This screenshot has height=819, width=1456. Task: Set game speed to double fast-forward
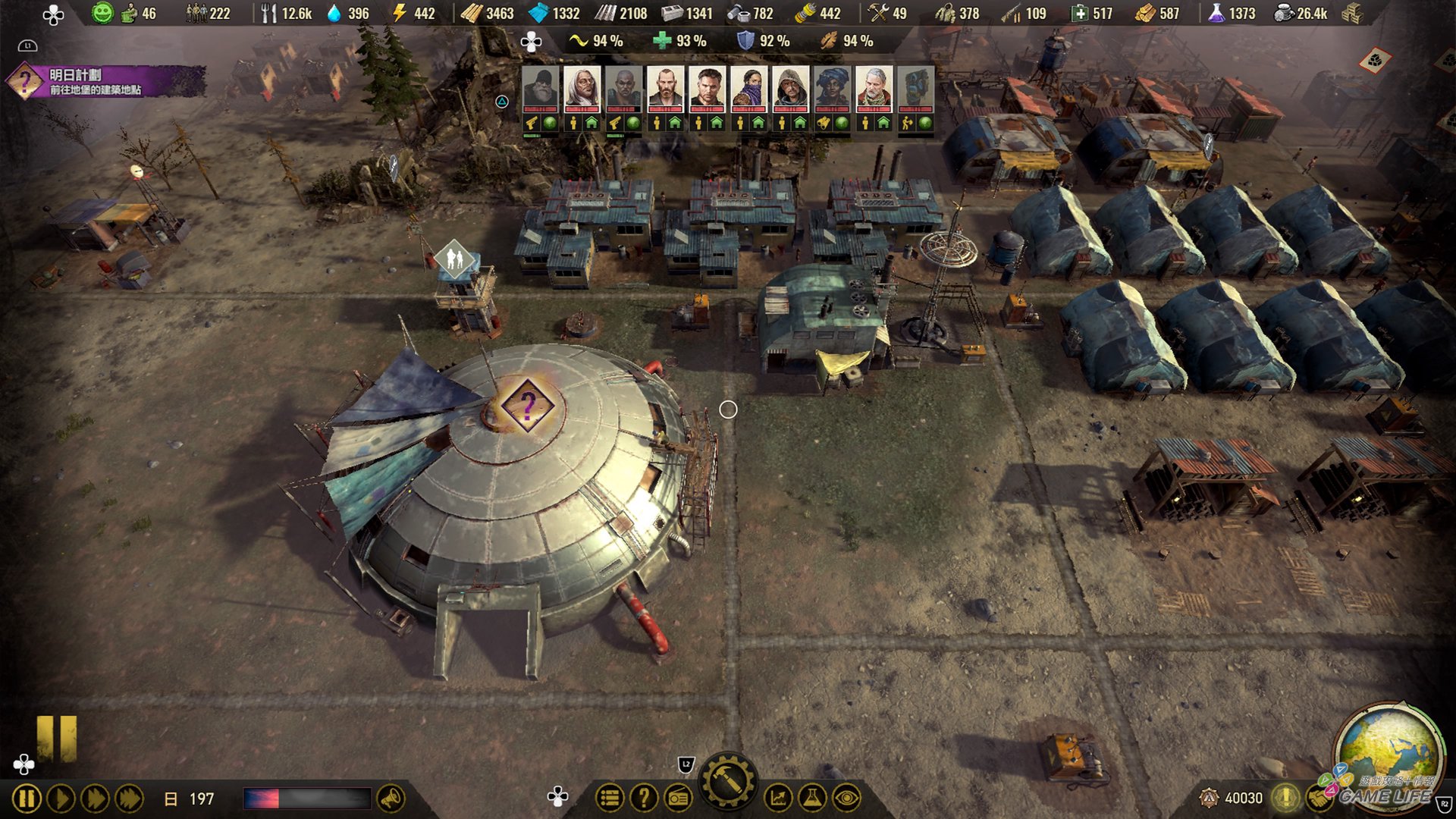pos(95,799)
